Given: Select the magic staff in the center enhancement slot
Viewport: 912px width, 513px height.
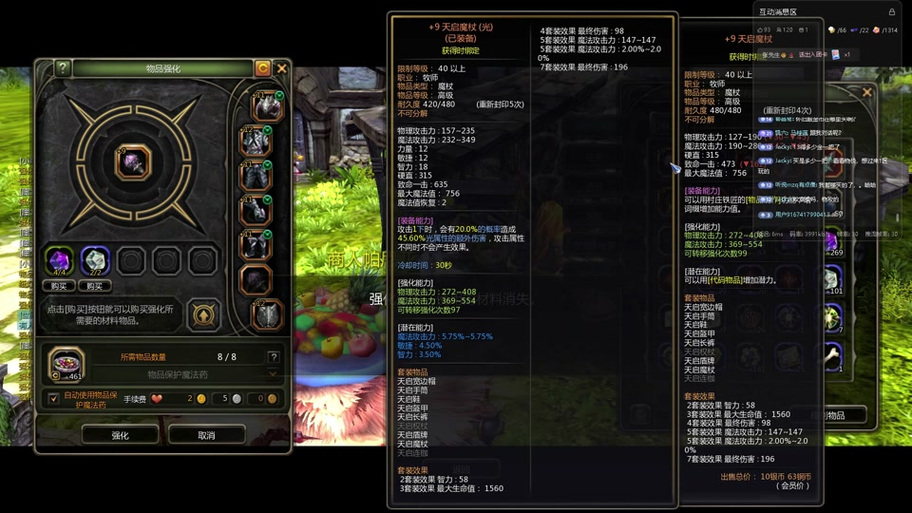Looking at the screenshot, I should click(133, 161).
